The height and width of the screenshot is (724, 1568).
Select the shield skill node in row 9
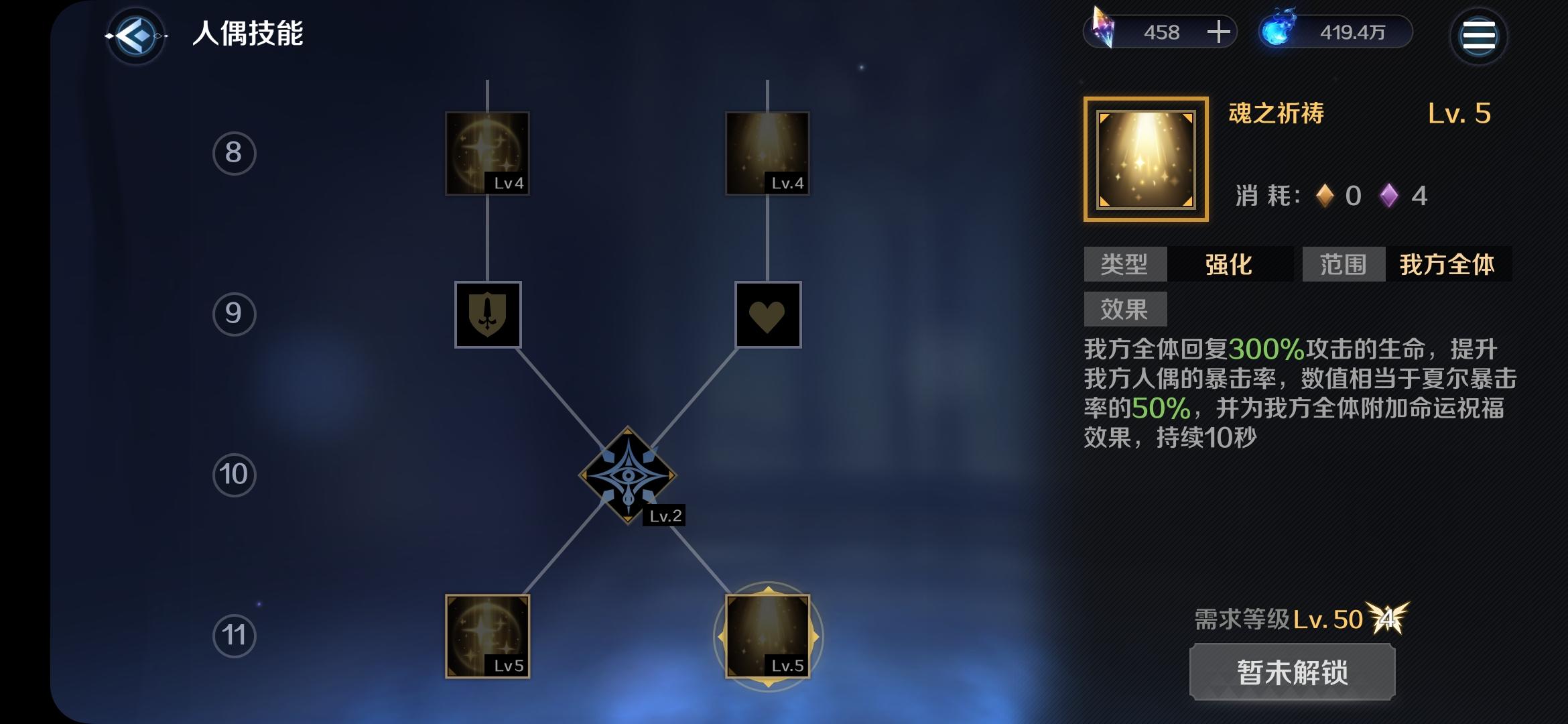[x=488, y=315]
